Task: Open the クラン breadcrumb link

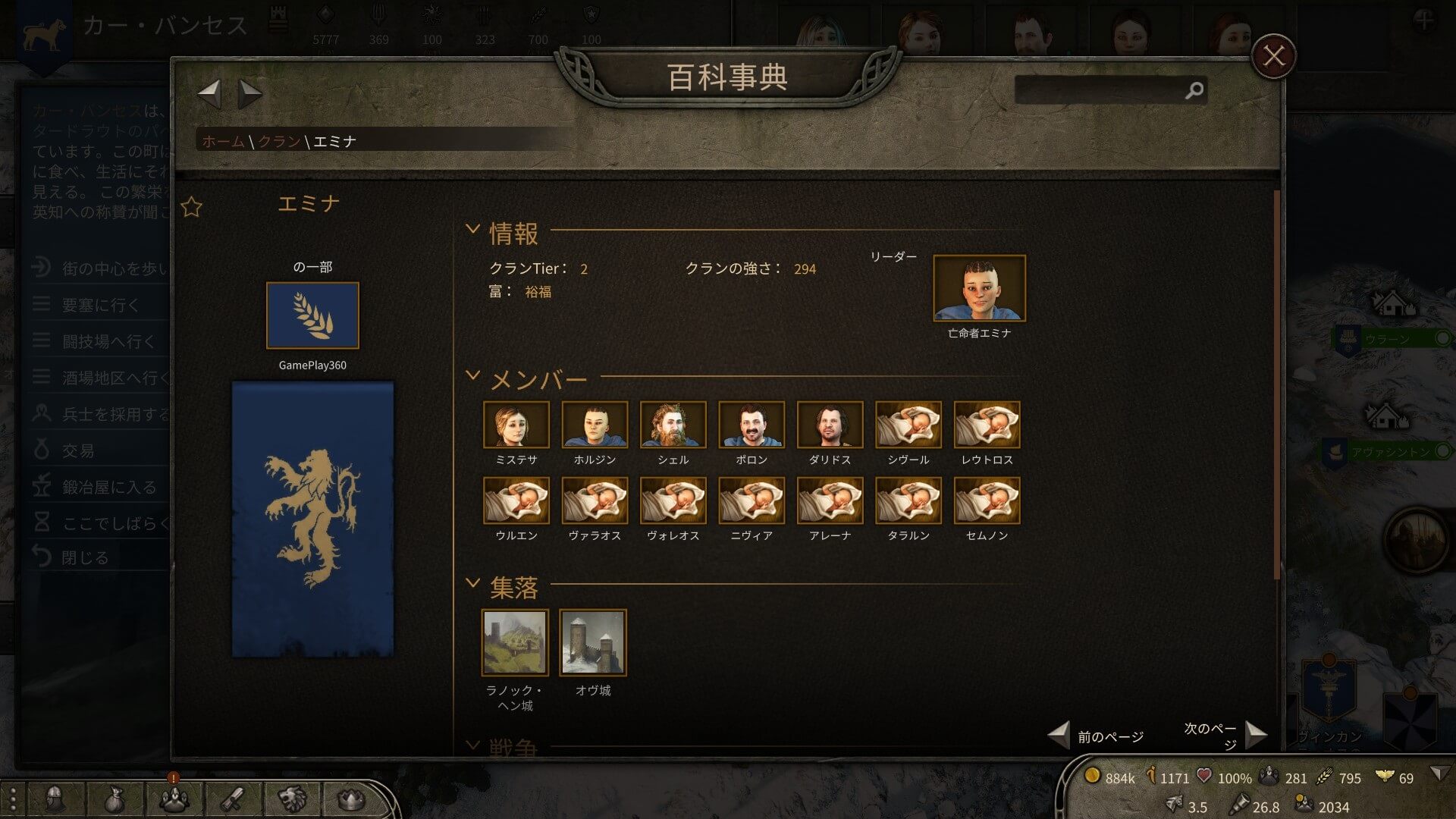Action: [279, 141]
